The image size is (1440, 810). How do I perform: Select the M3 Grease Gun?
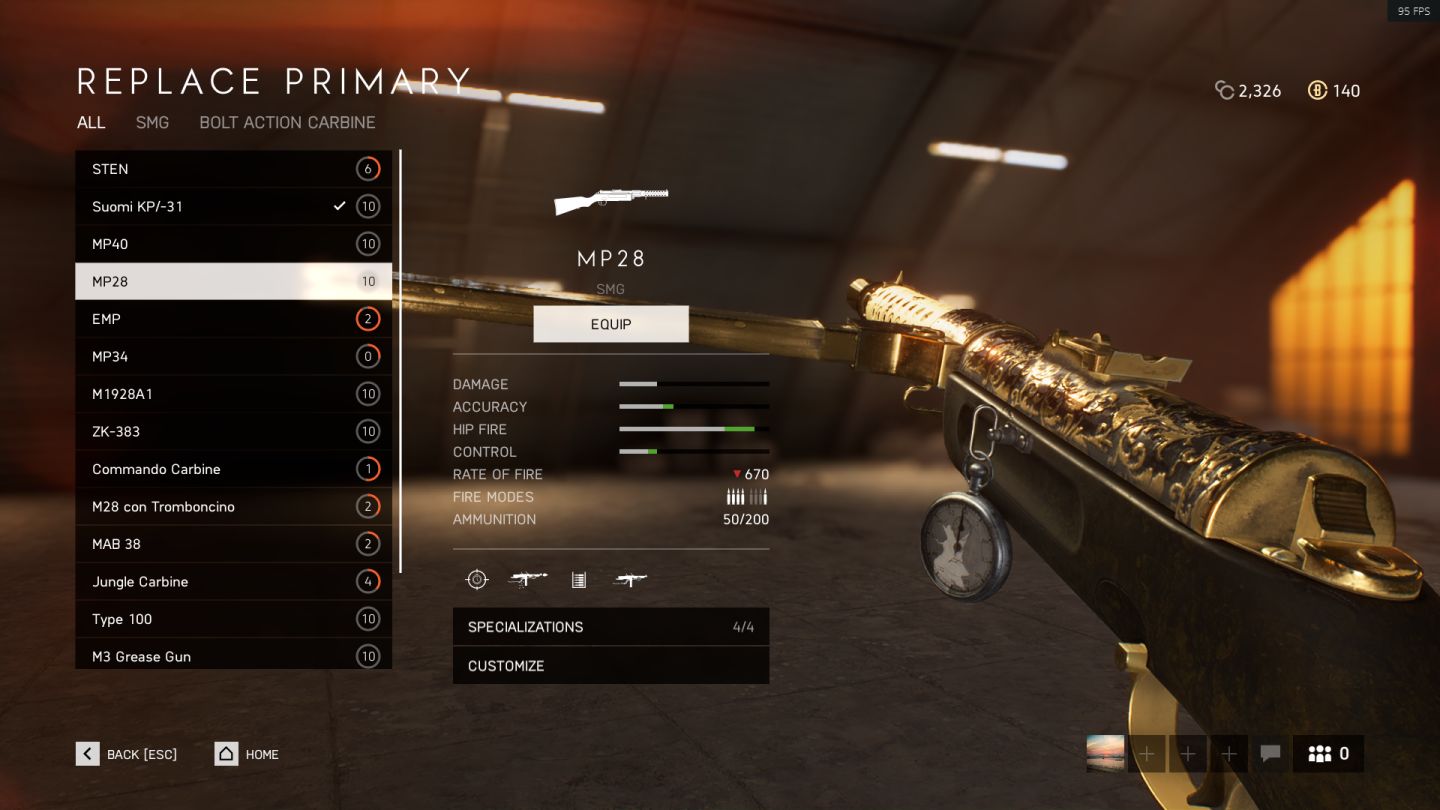tap(233, 655)
